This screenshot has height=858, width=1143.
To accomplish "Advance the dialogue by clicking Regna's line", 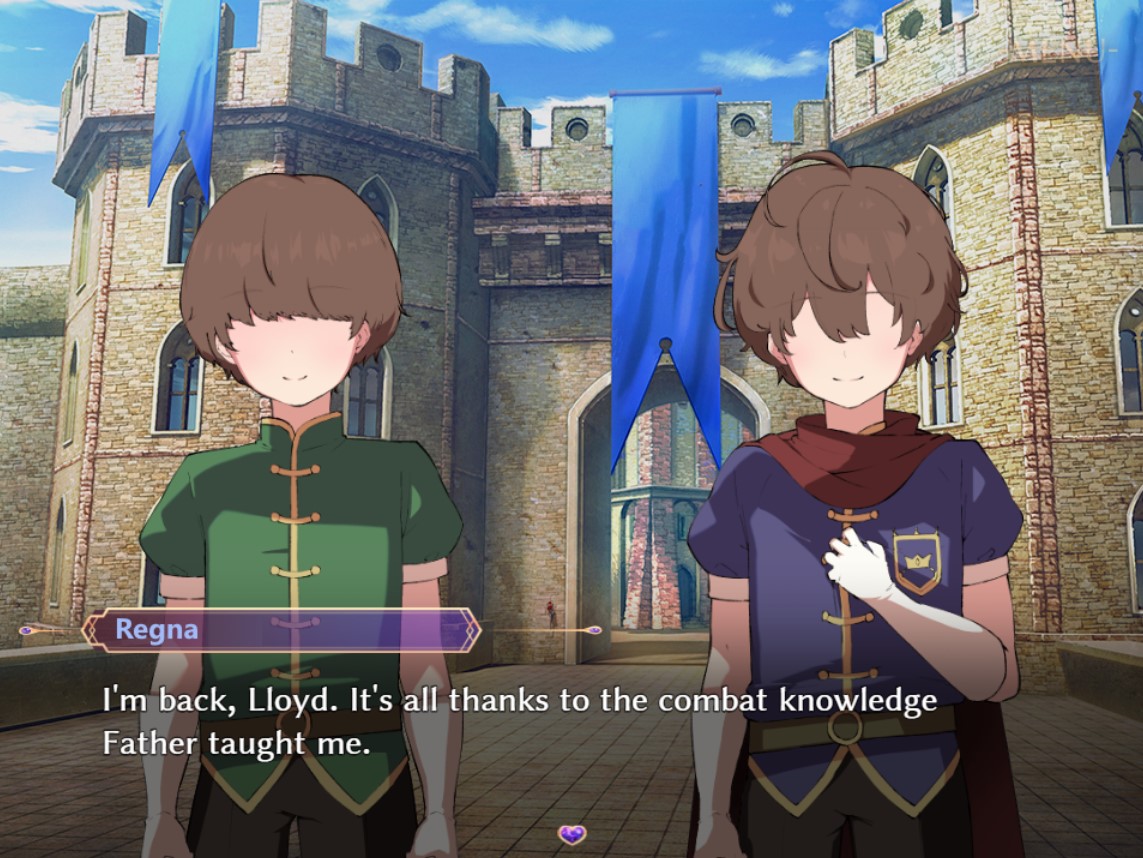I will 520,721.
